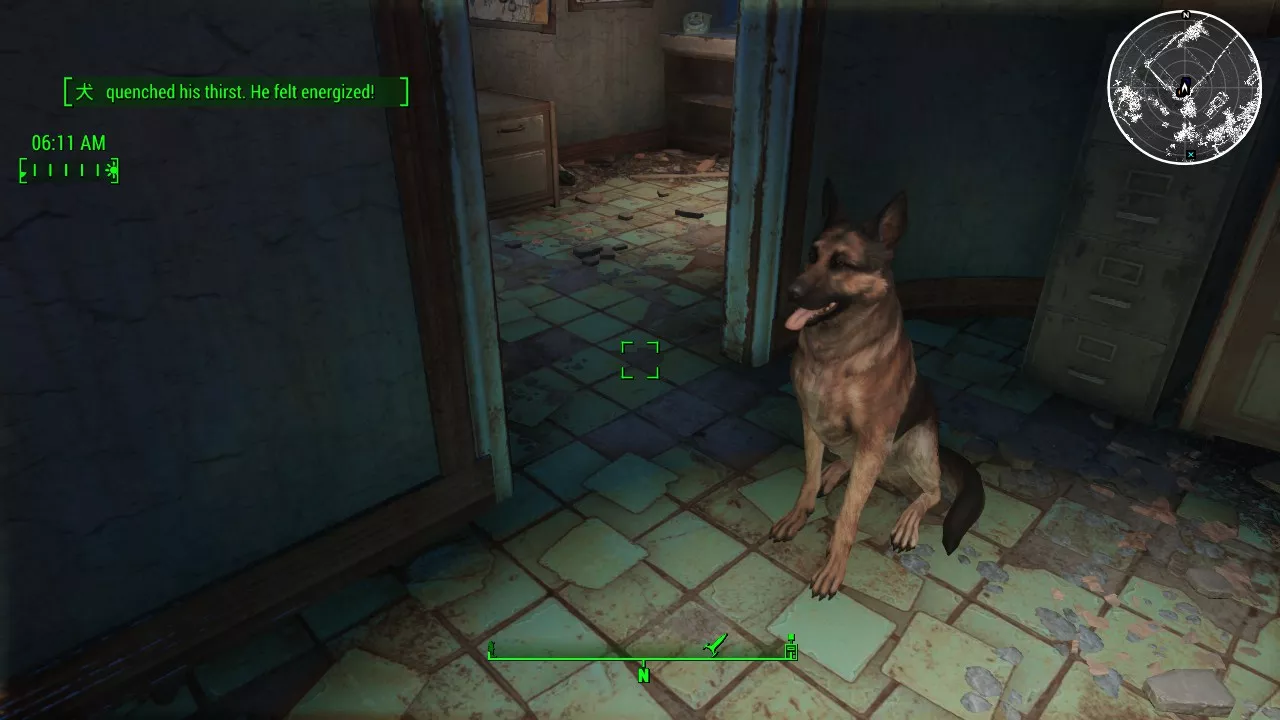Viewport: 1280px width, 720px height.
Task: Click the small figure marker on the compass left
Action: 492,648
